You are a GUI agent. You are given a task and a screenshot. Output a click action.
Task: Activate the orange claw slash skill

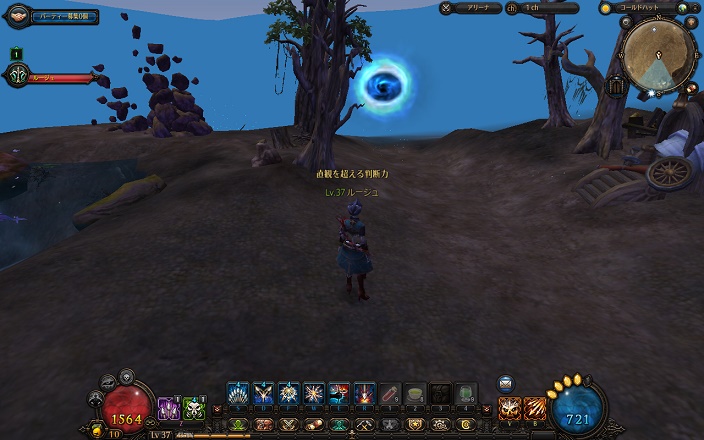click(x=535, y=407)
